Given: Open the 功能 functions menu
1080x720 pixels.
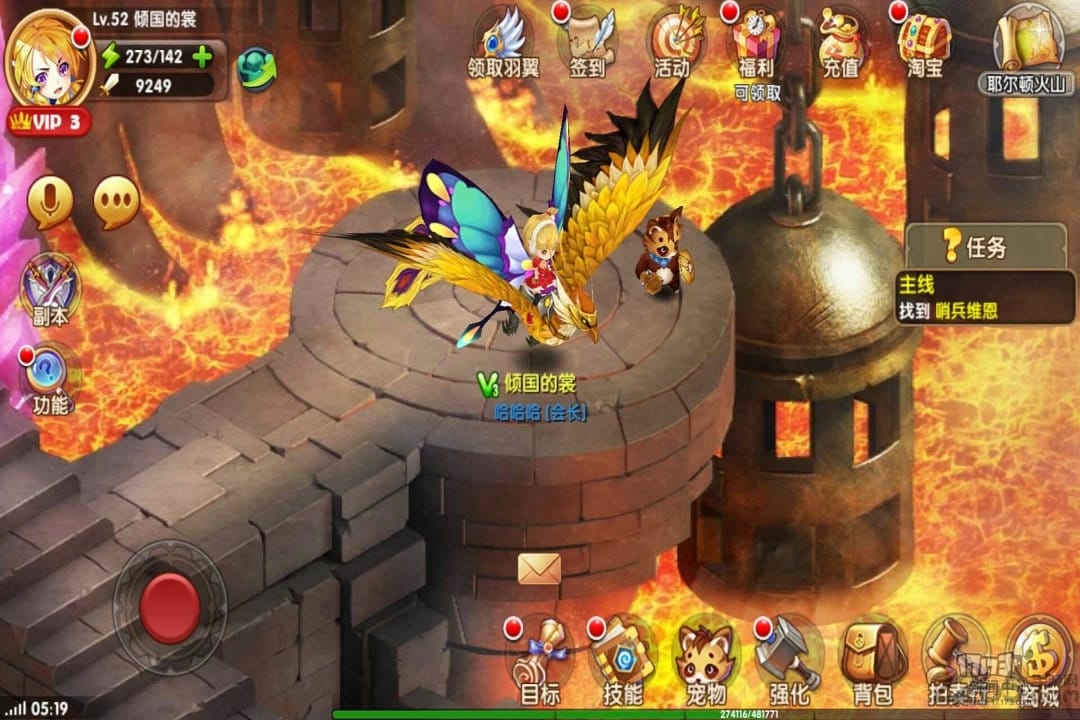Looking at the screenshot, I should [x=48, y=378].
